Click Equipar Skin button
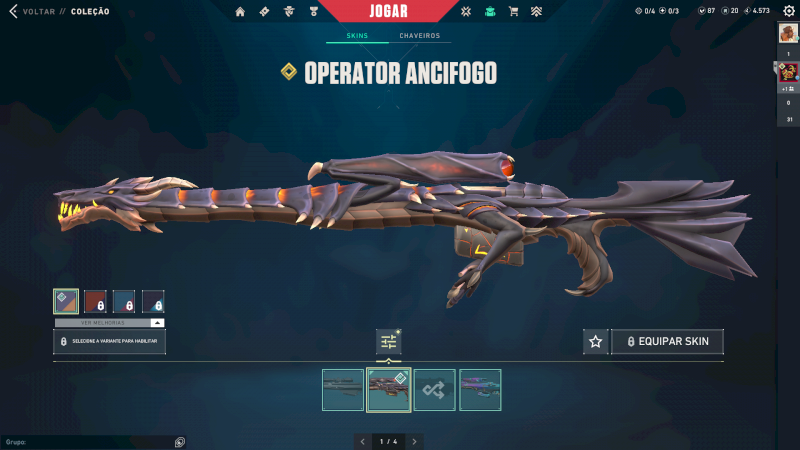Viewport: 800px width, 450px height. click(x=667, y=342)
